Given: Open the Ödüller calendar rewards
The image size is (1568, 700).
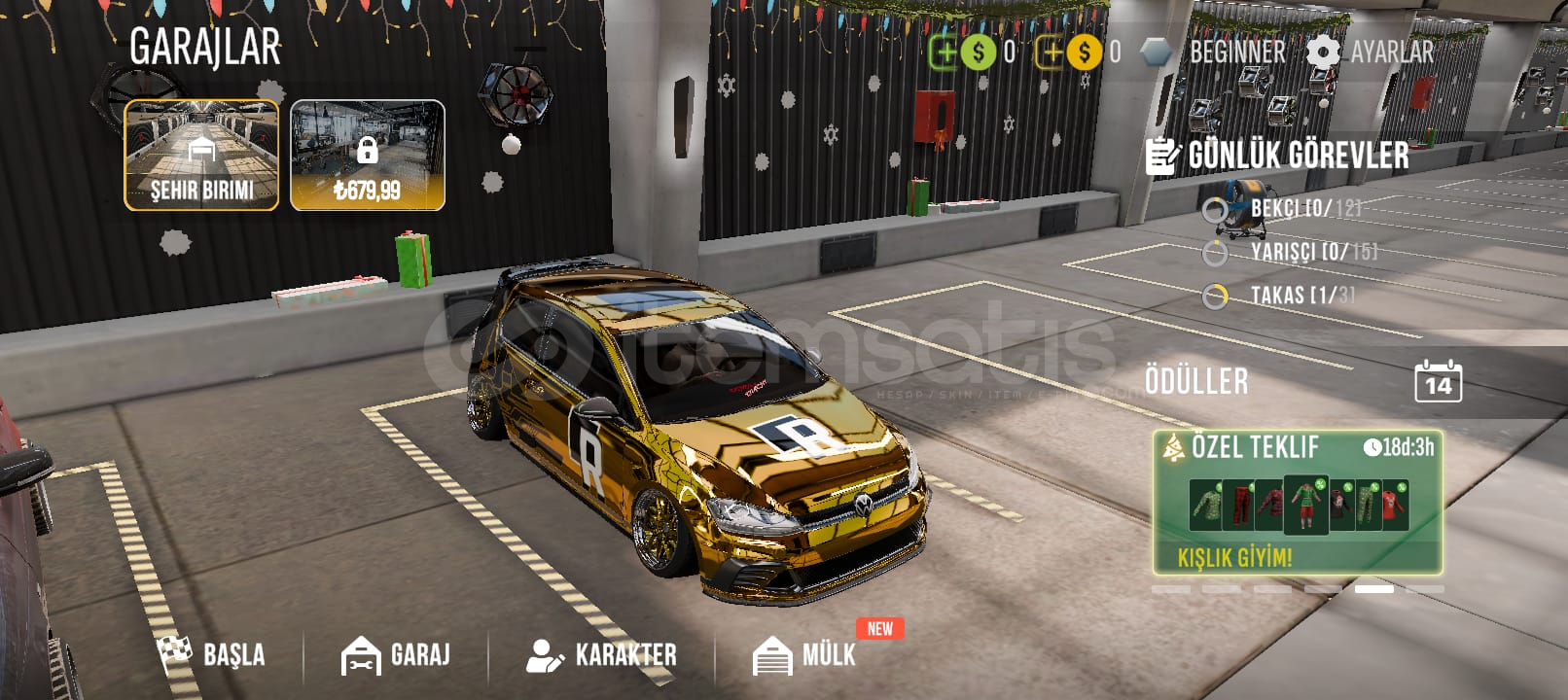Looking at the screenshot, I should point(1438,381).
